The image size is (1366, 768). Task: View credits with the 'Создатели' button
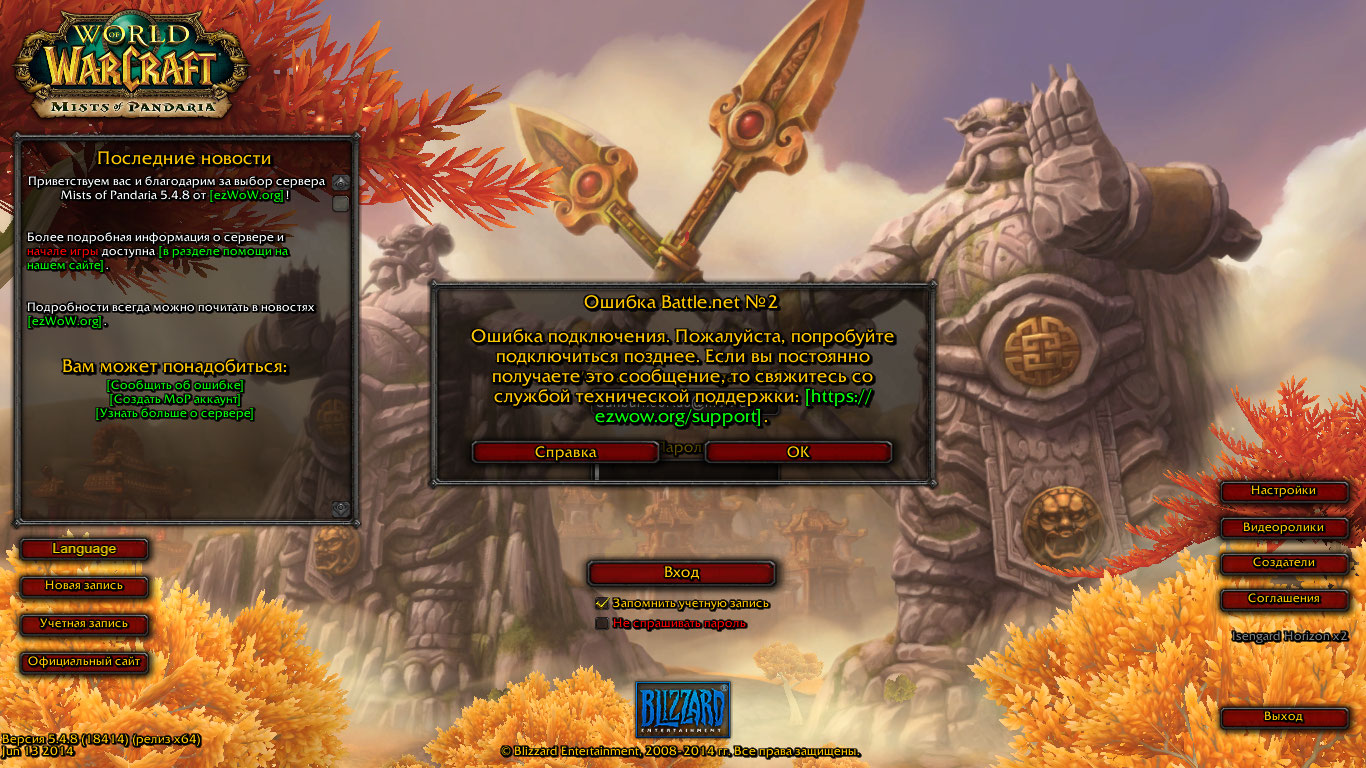(1283, 563)
